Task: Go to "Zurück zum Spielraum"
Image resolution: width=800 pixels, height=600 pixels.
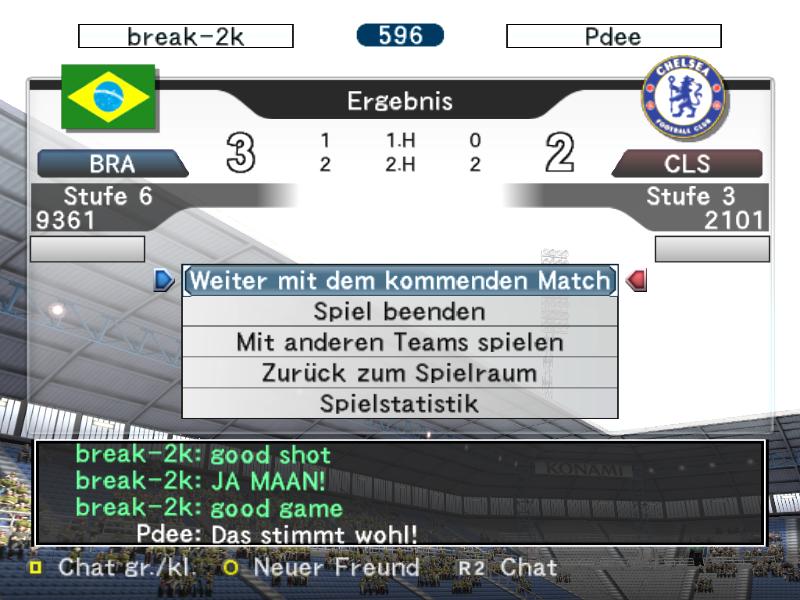Action: click(x=399, y=373)
